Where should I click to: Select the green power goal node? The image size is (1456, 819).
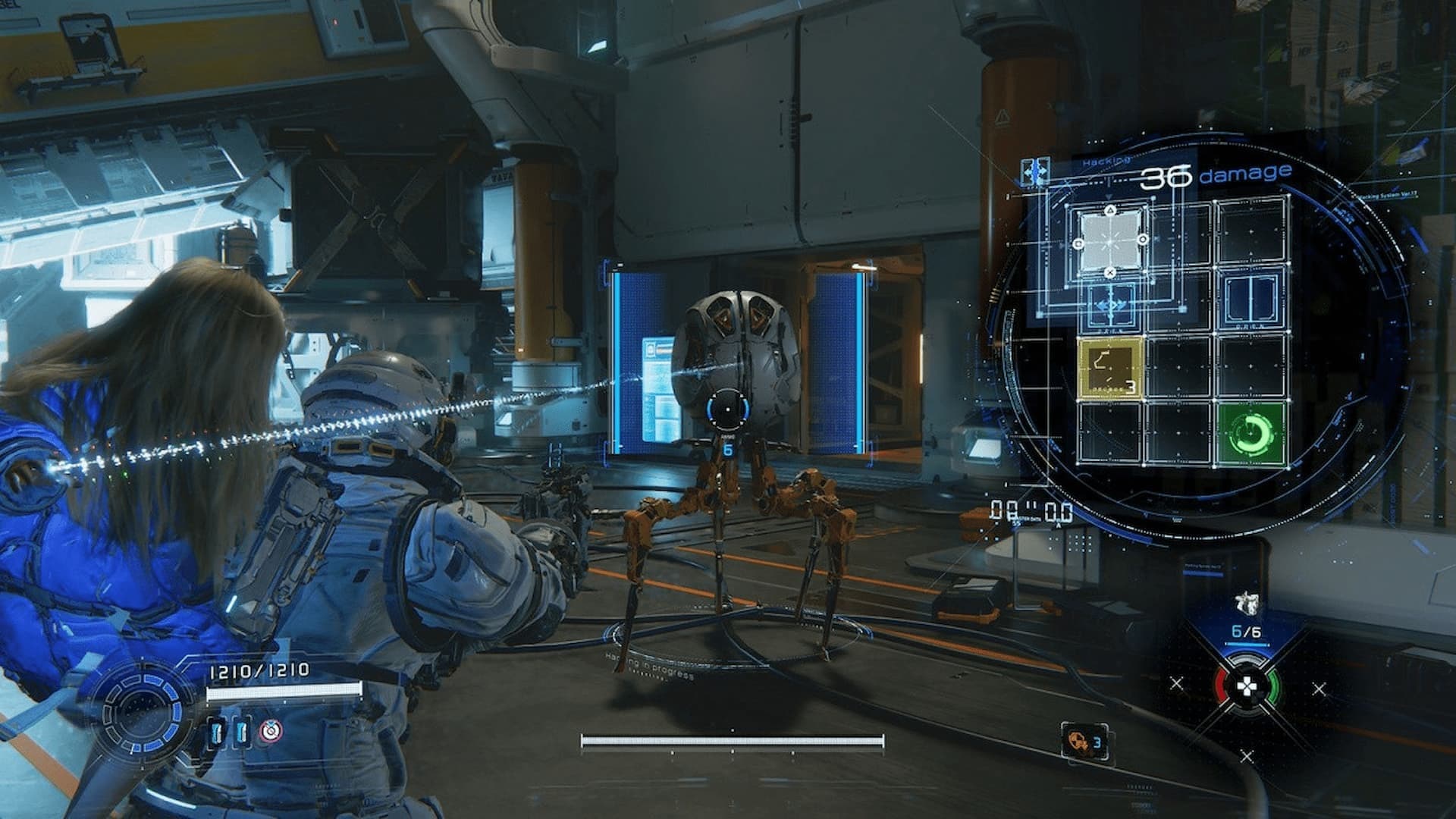click(x=1252, y=433)
